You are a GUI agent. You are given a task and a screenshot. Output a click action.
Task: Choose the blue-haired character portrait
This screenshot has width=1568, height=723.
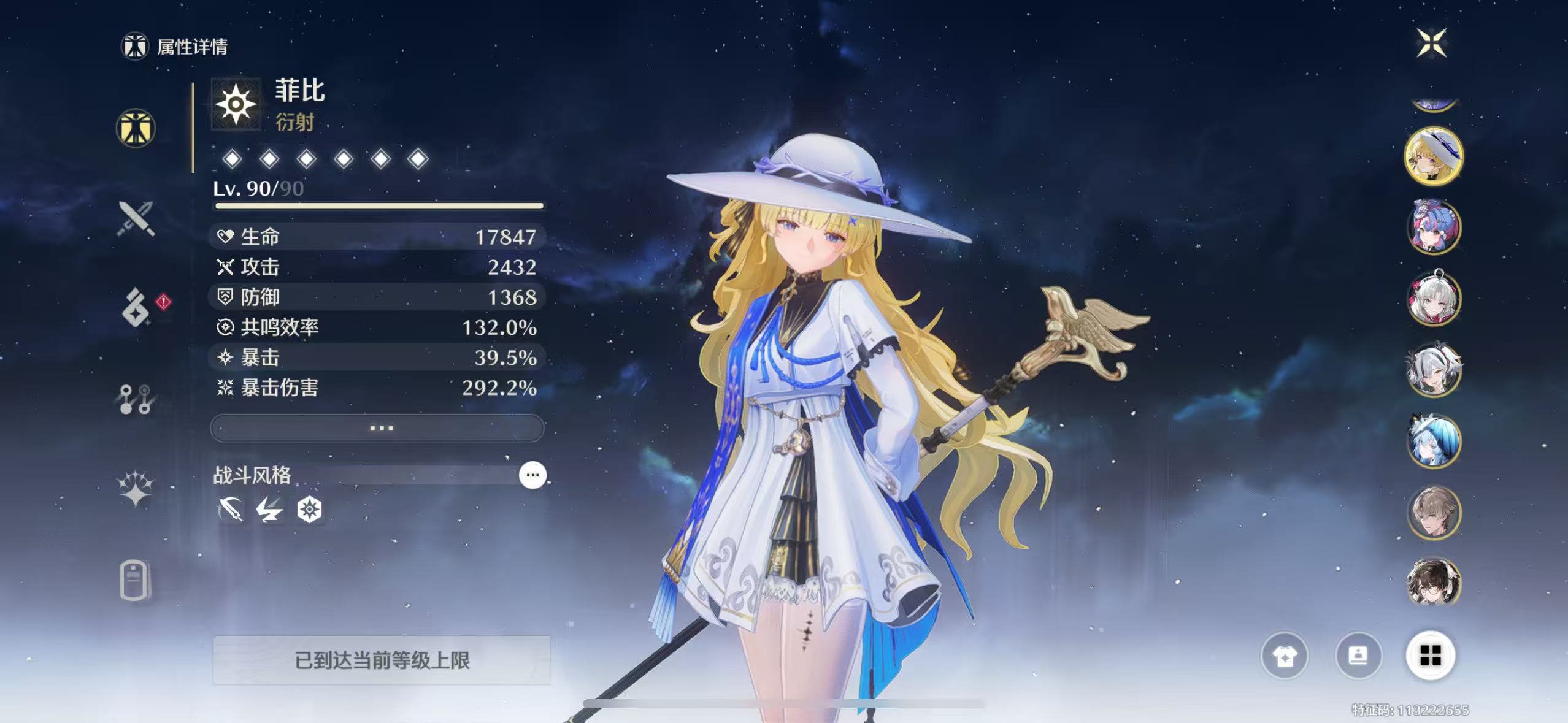coord(1434,441)
